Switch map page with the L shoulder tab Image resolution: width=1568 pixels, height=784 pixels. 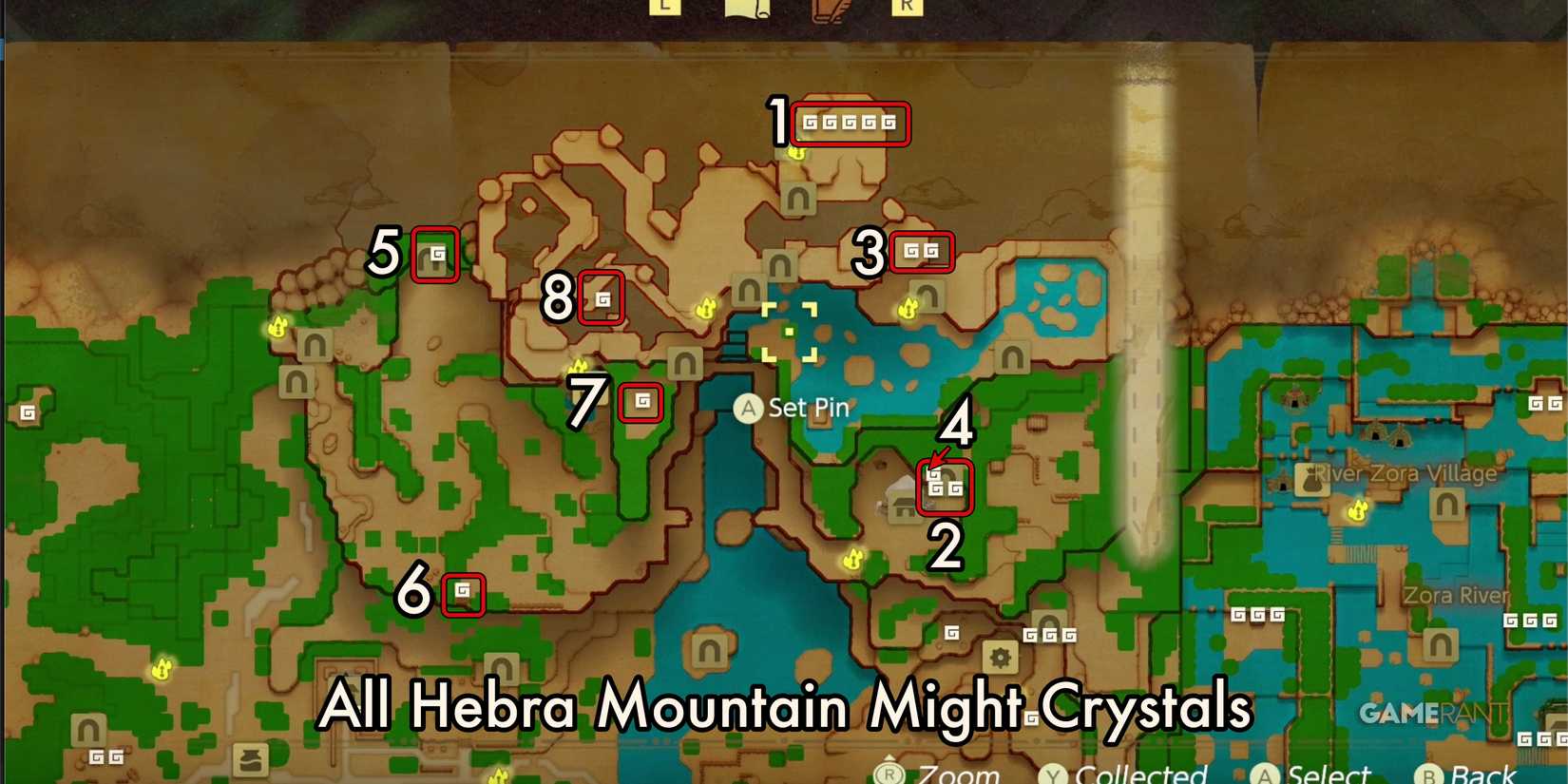pyautogui.click(x=663, y=6)
